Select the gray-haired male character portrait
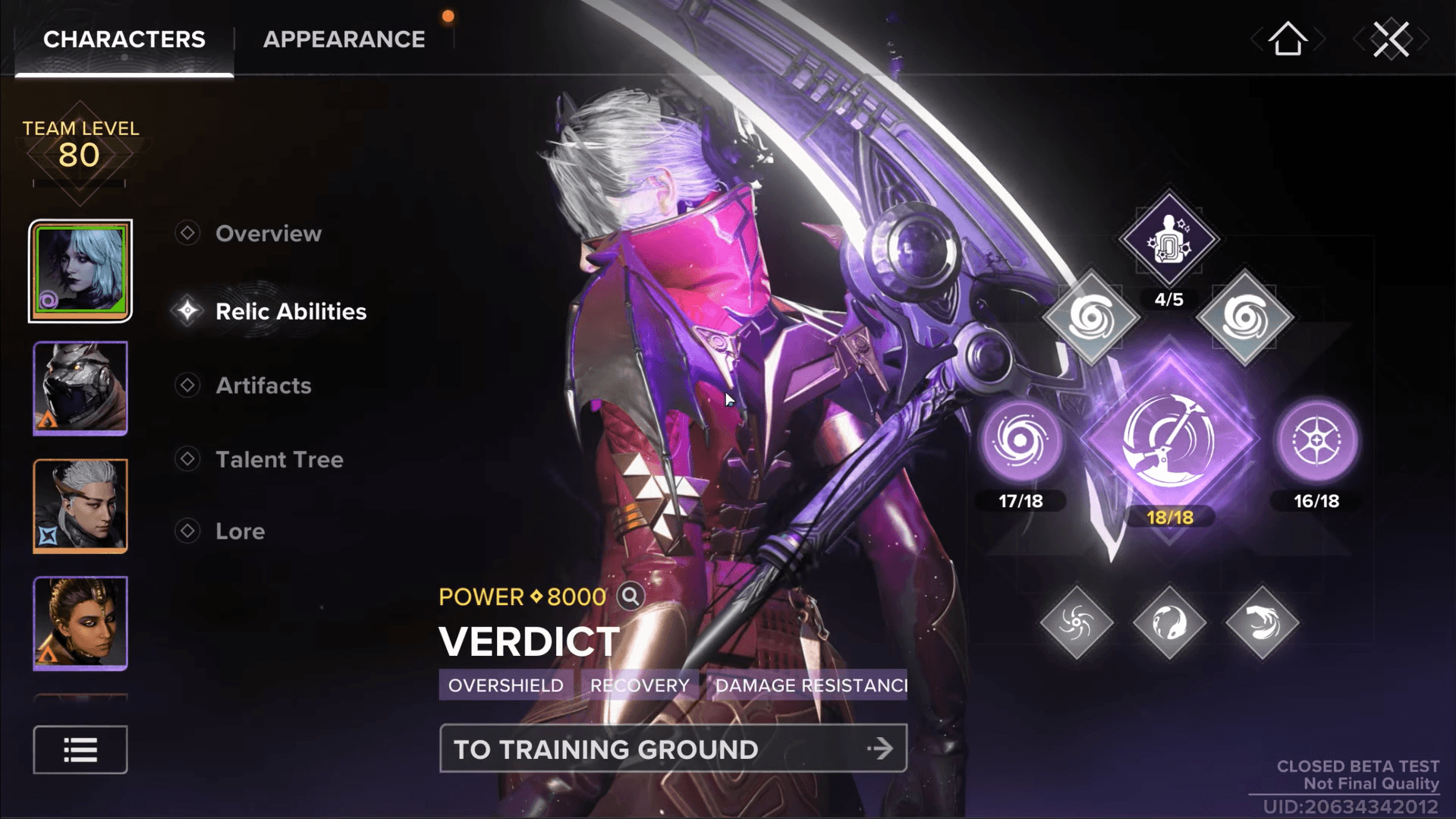The height and width of the screenshot is (819, 1456). click(x=80, y=506)
